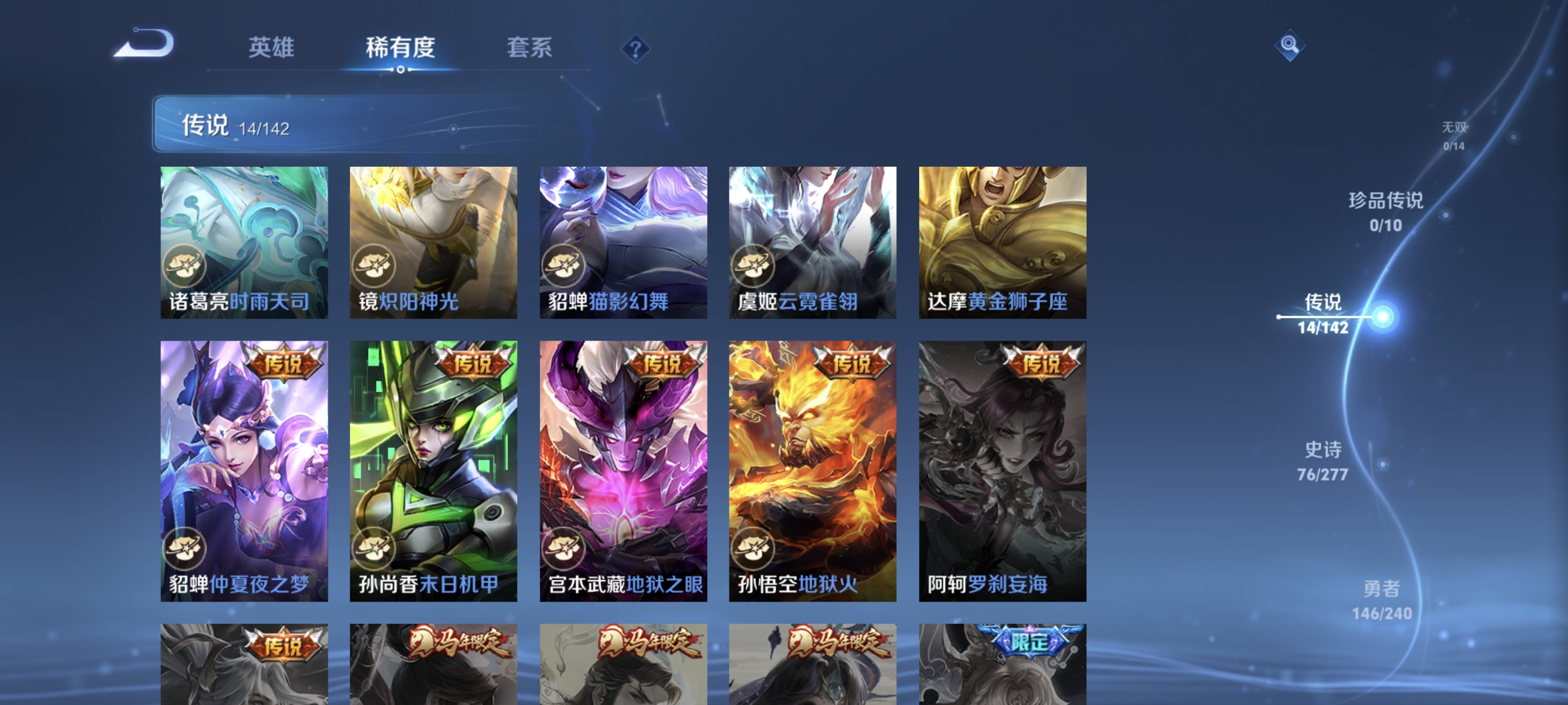Select the 无双 rarity category on the right
This screenshot has height=705, width=1568.
coord(1456,135)
